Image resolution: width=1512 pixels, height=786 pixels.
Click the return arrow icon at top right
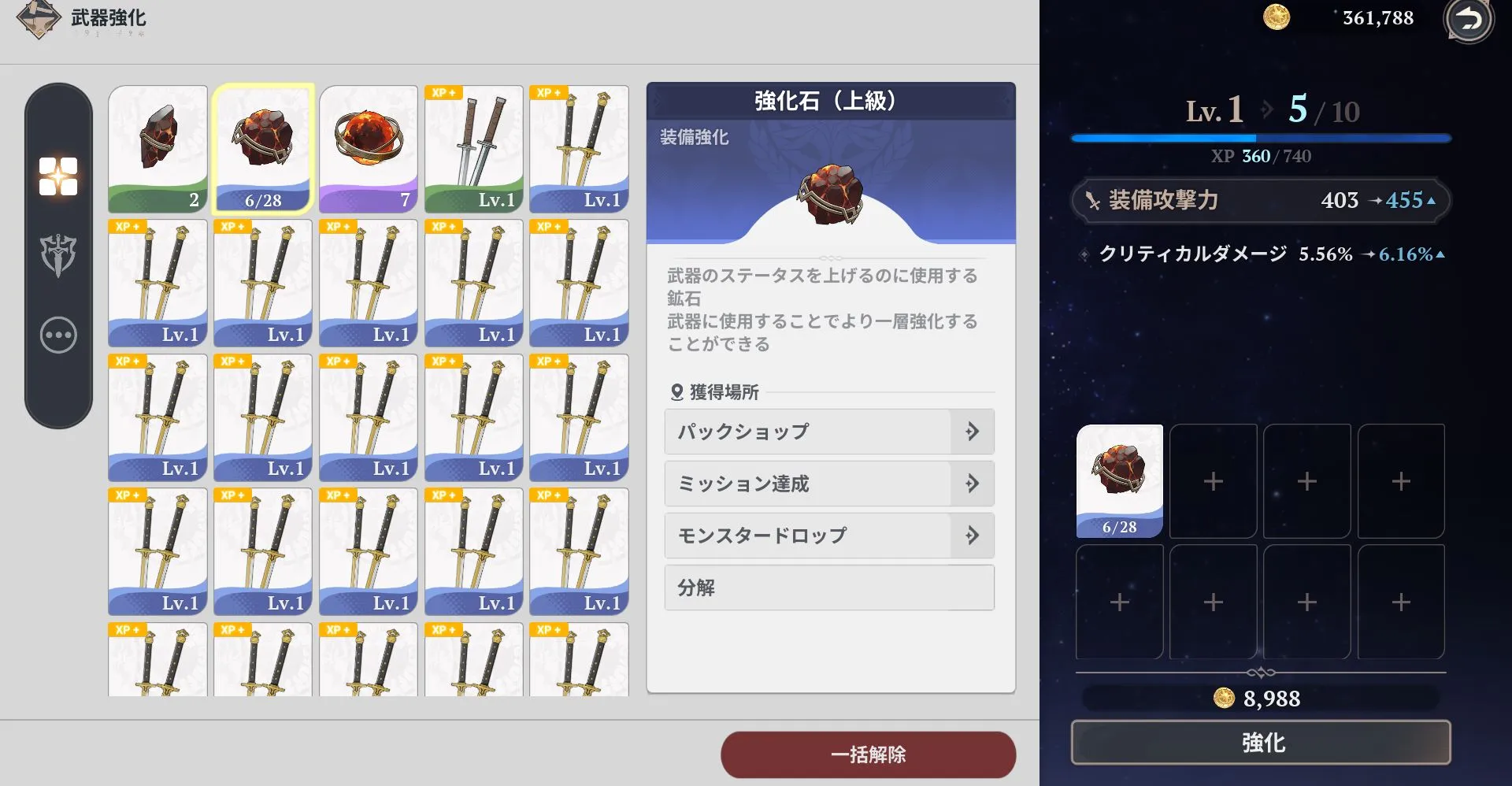1468,21
